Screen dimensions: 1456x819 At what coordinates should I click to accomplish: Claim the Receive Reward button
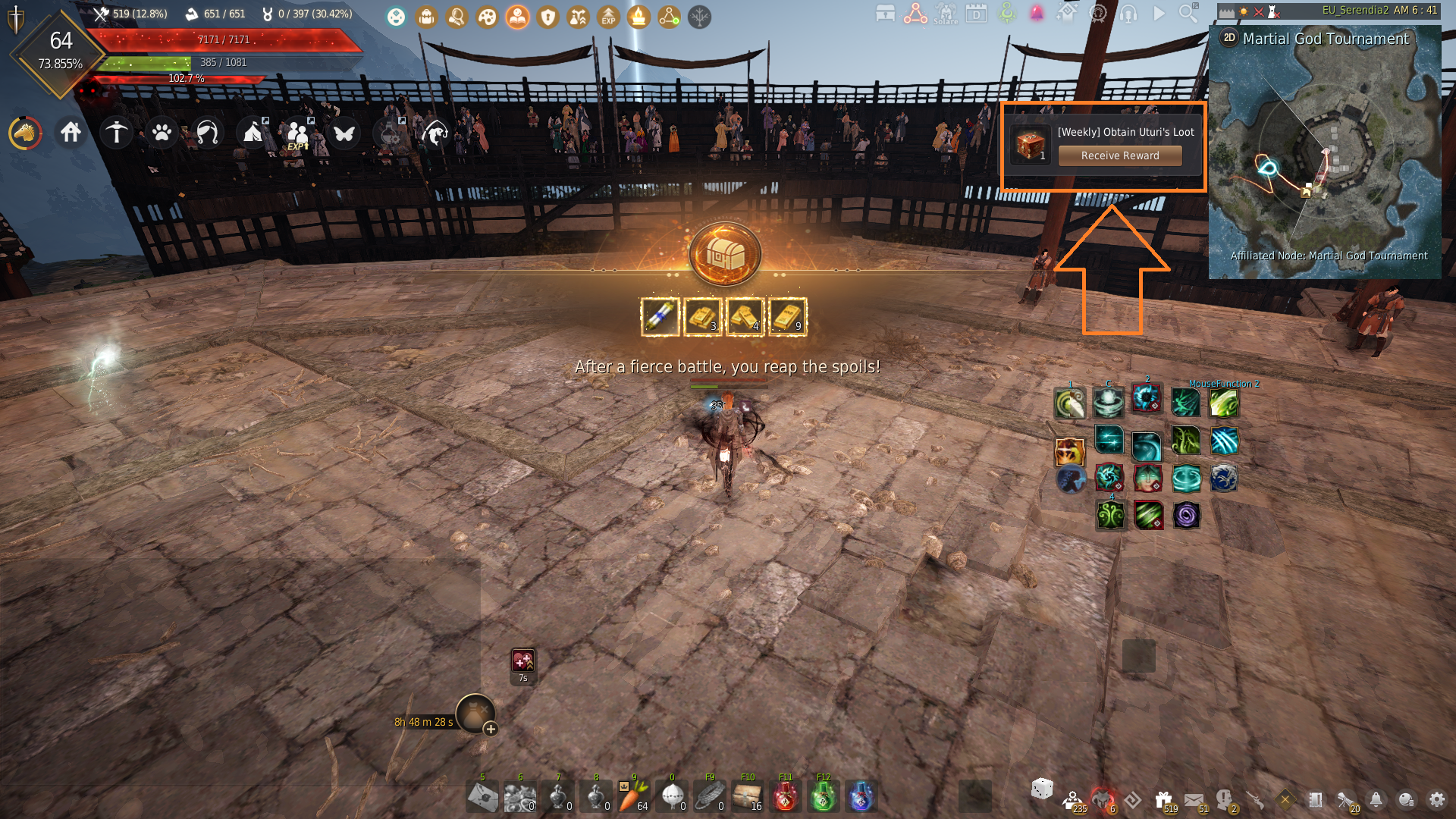(1120, 155)
